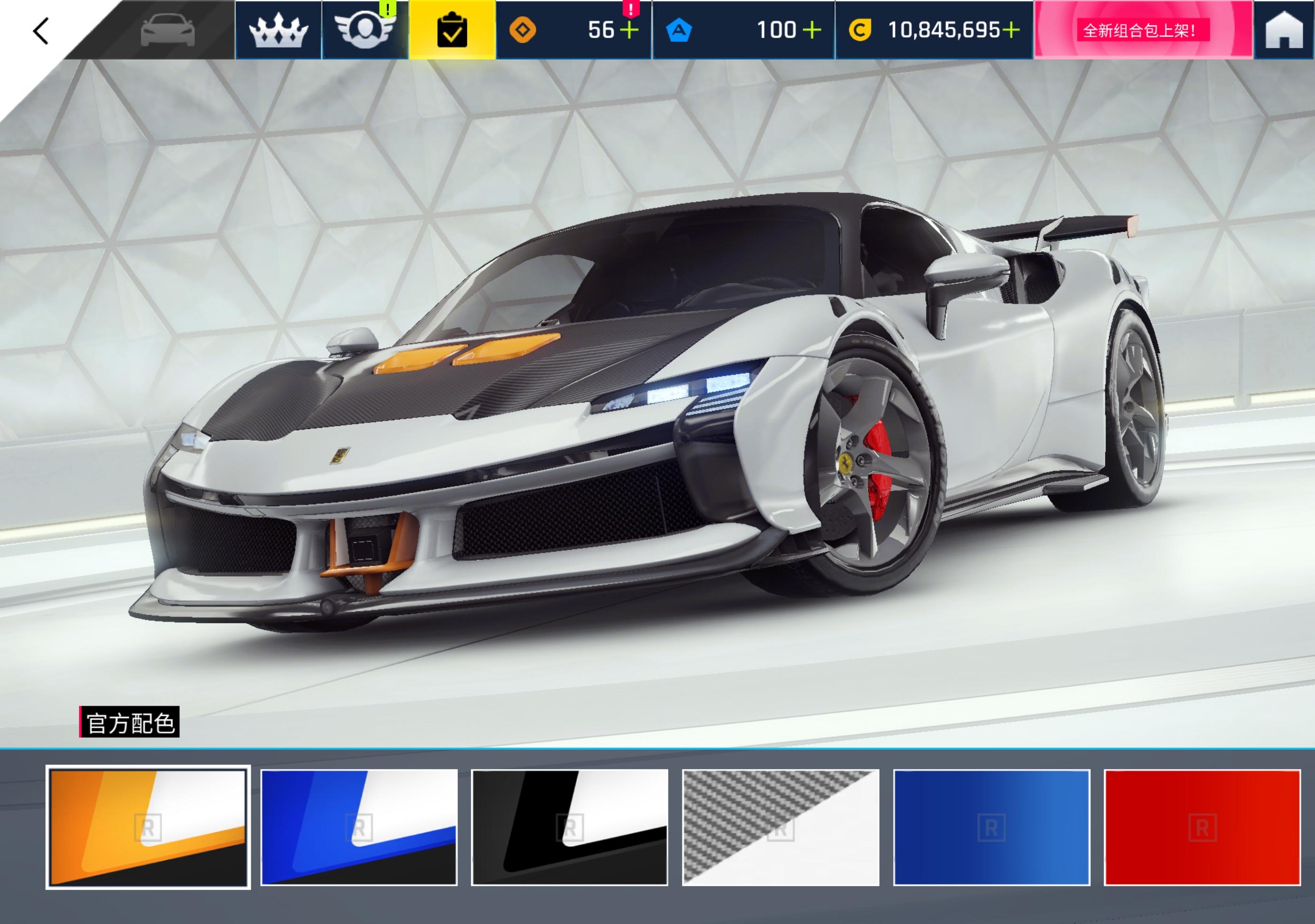Choose the blue and white livery
The image size is (1315, 924).
click(x=359, y=827)
